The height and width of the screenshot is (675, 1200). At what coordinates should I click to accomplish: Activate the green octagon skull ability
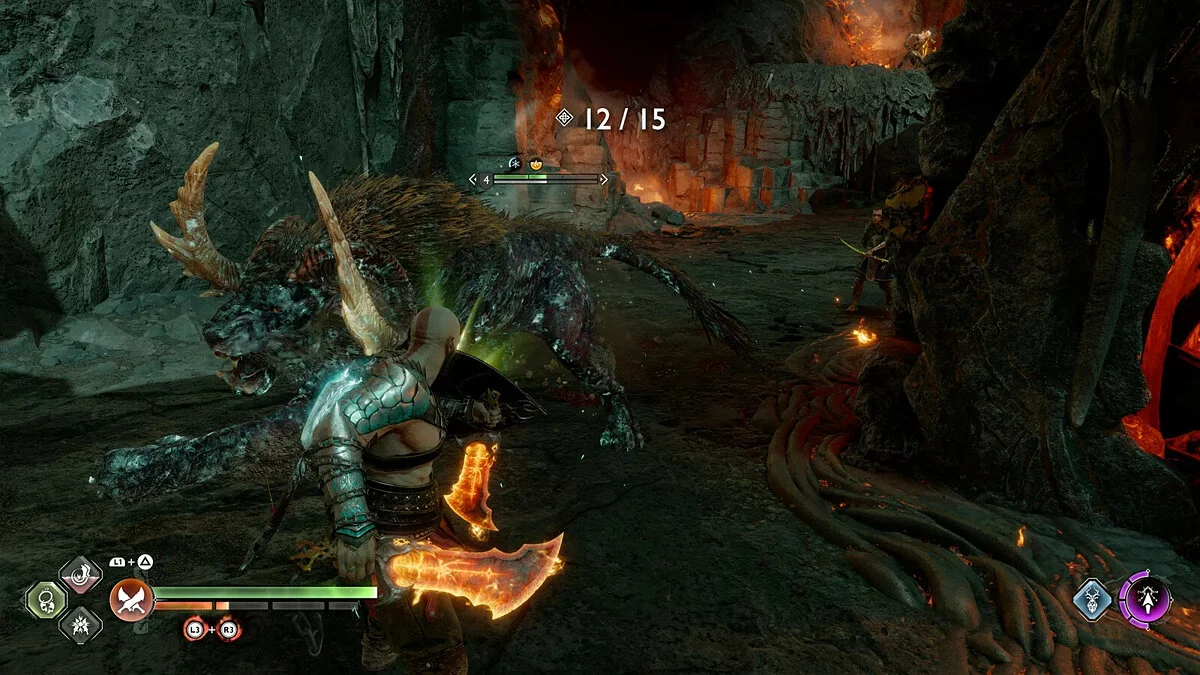(45, 600)
